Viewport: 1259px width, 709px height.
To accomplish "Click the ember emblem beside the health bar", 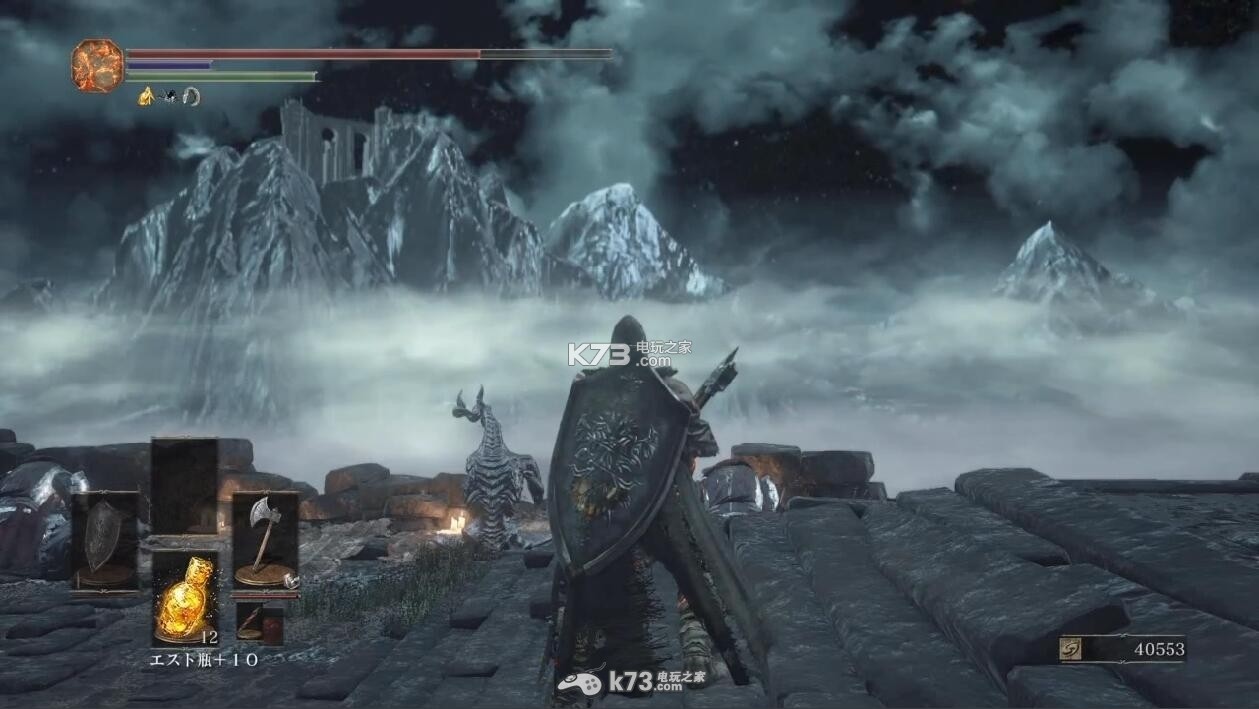I will point(97,64).
